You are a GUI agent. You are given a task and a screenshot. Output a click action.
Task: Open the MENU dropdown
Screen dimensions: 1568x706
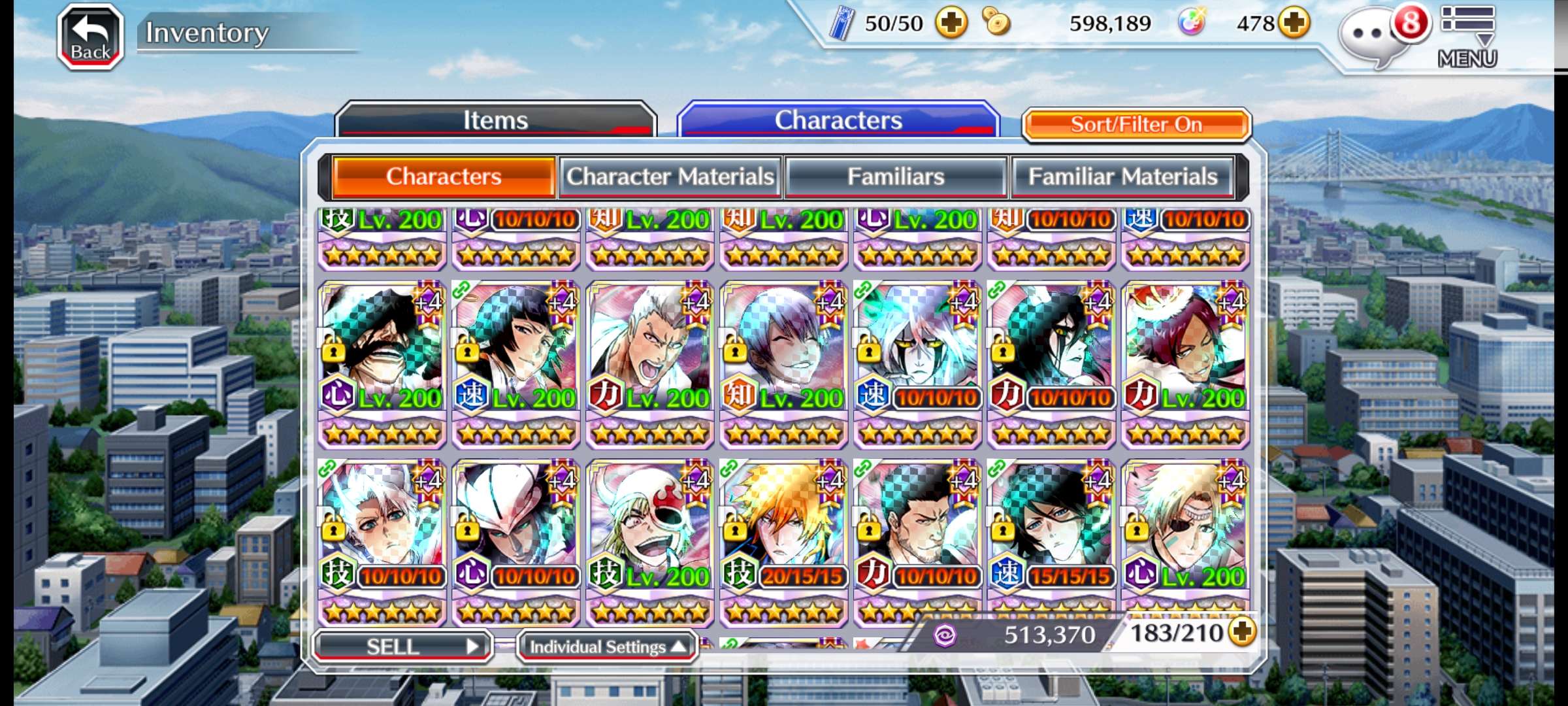click(1467, 37)
